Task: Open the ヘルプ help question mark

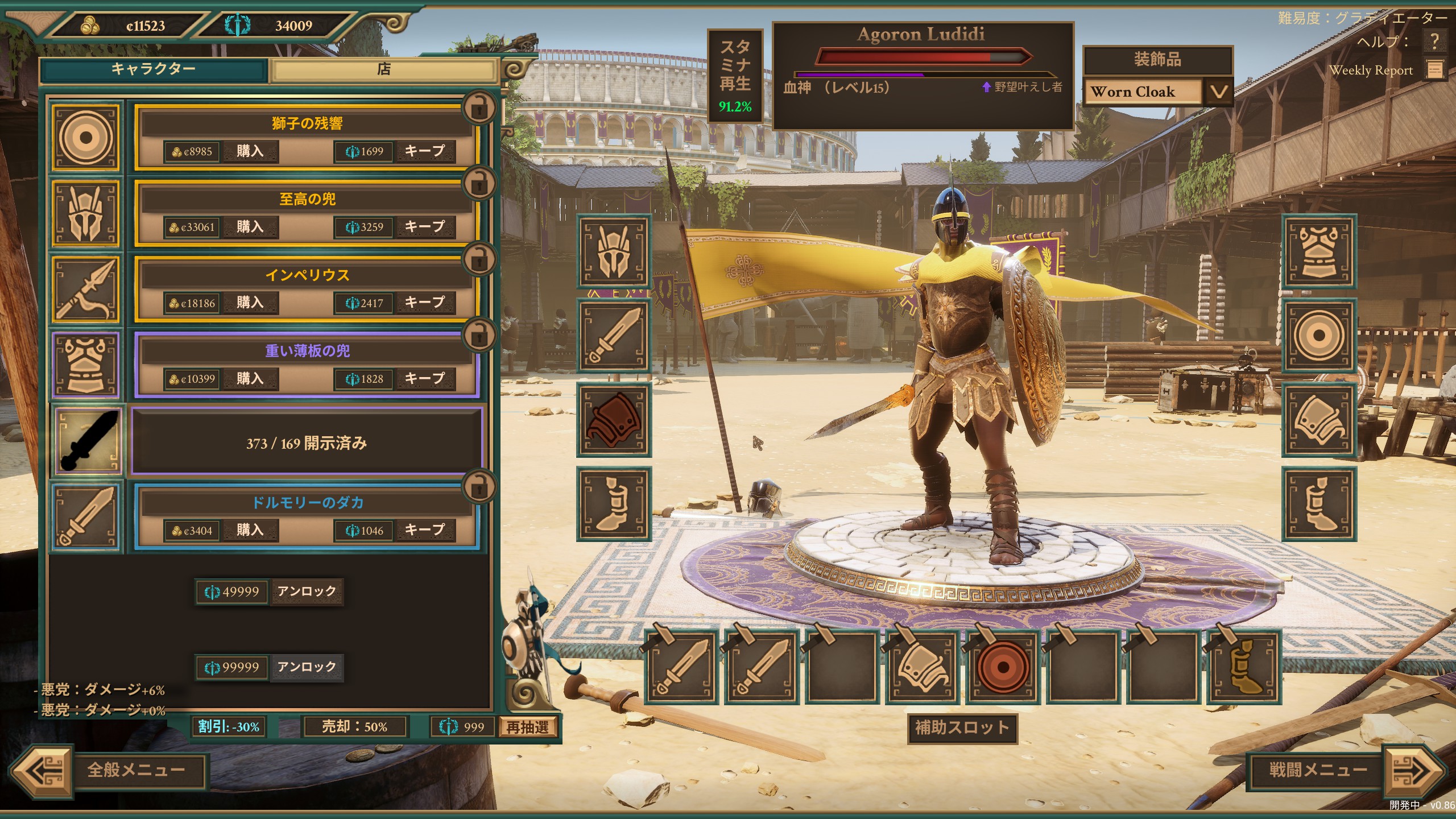Action: 1434,41
